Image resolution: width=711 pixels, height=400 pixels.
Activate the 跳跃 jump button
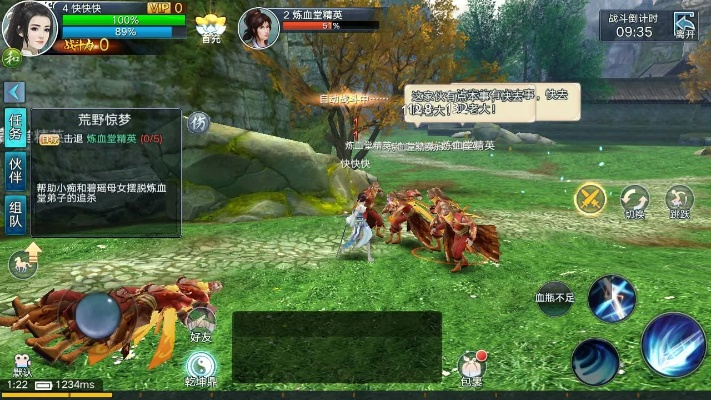tap(680, 199)
